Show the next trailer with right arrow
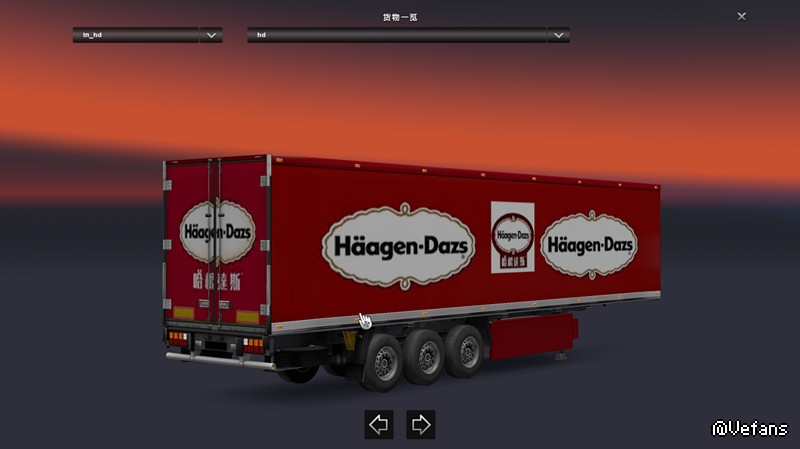Screen dimensions: 800x449 tap(421, 424)
